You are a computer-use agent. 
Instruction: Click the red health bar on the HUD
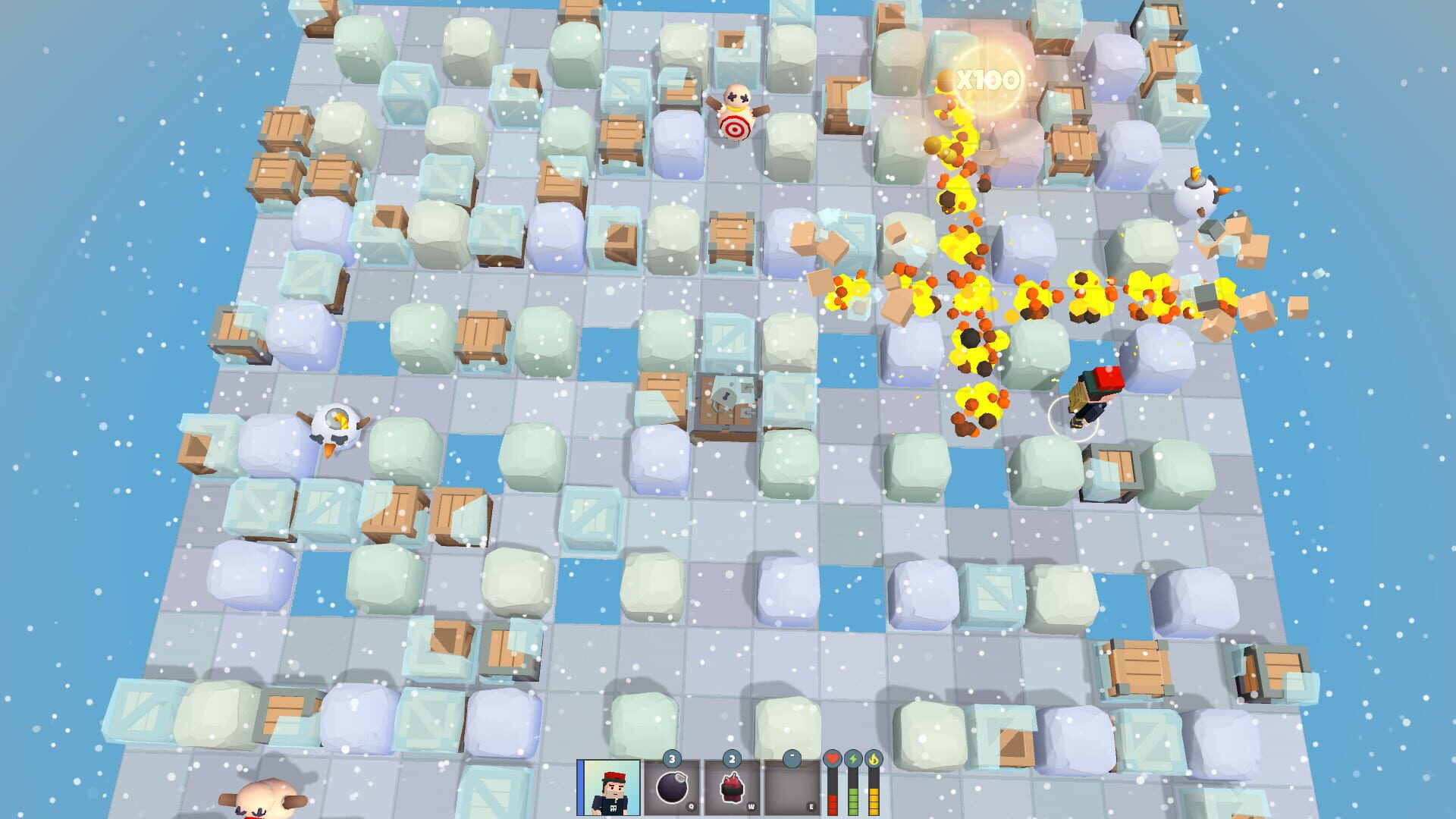pyautogui.click(x=832, y=806)
